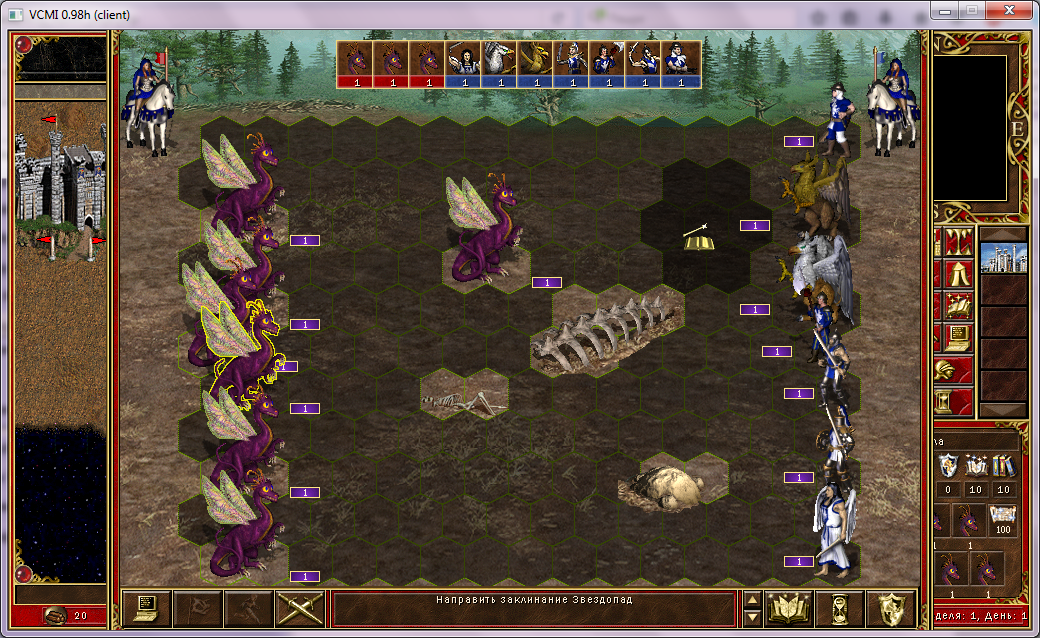1040x638 pixels.
Task: Toggle auto-combat with the crossed swords button
Action: (298, 608)
